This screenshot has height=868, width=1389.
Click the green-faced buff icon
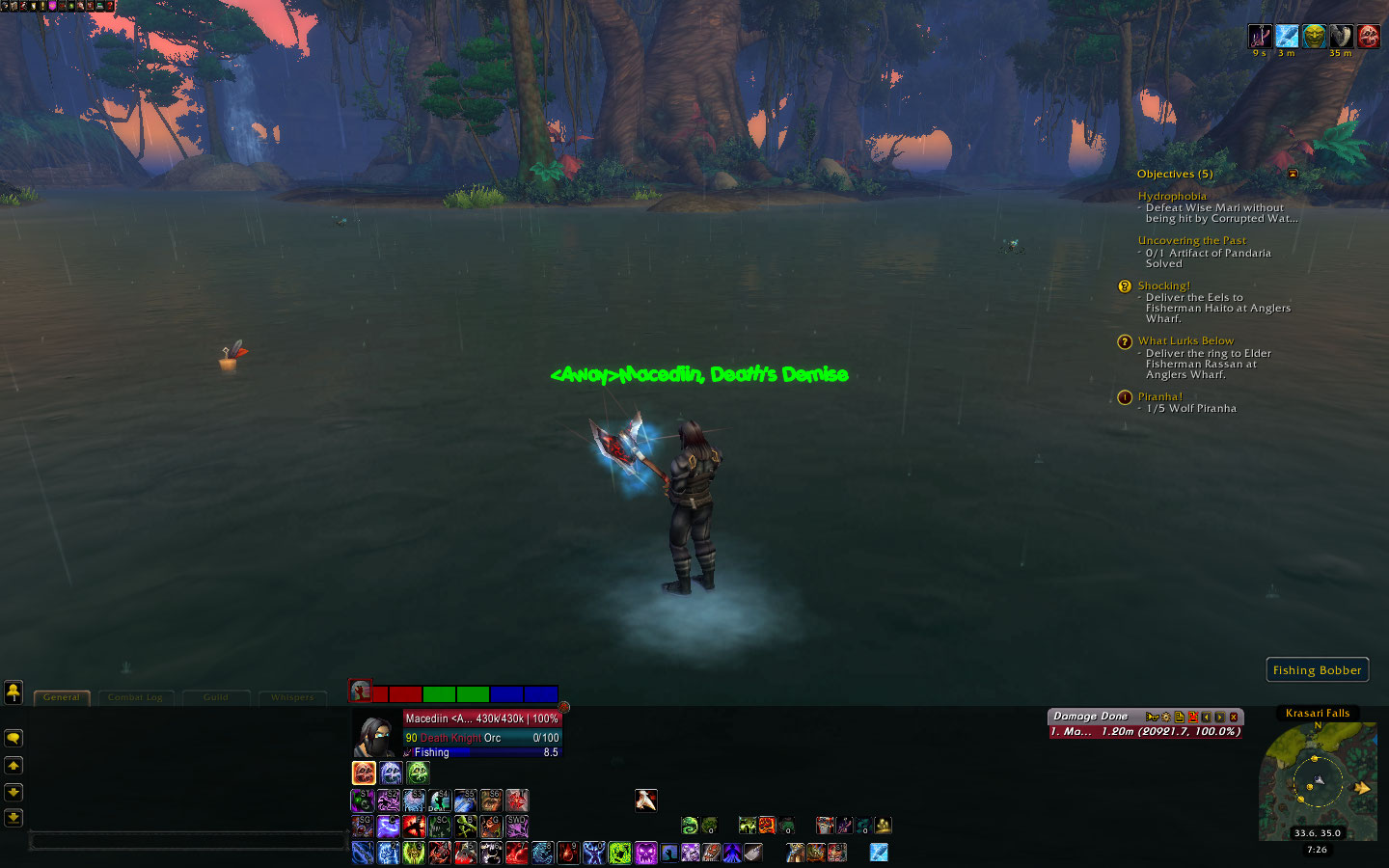[1314, 37]
